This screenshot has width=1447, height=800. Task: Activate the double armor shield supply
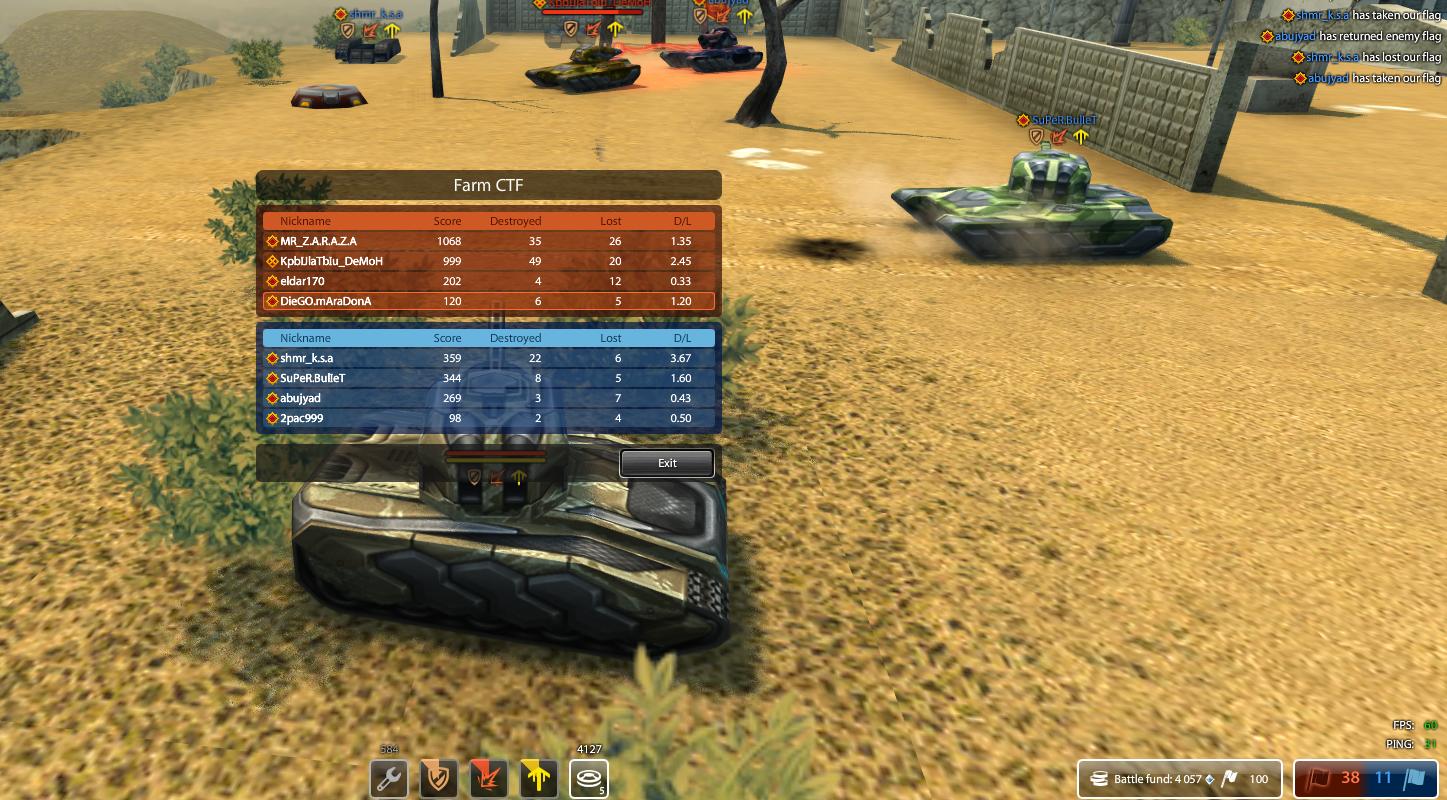tap(439, 778)
